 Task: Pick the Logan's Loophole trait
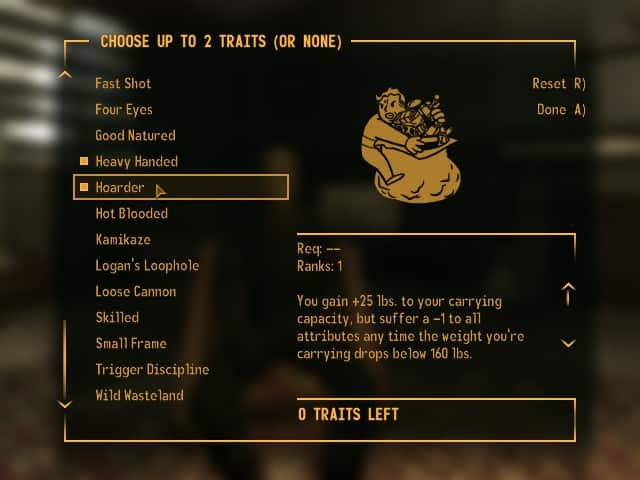point(147,265)
